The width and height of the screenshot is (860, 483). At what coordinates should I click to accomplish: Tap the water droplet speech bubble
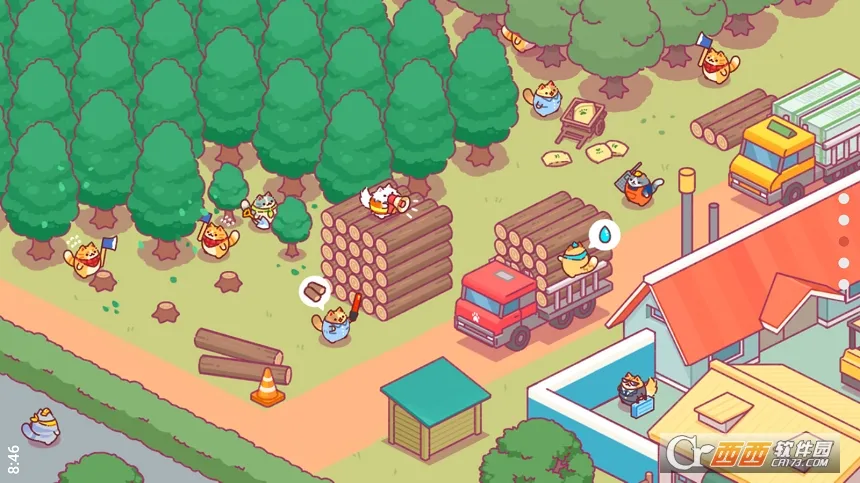604,234
